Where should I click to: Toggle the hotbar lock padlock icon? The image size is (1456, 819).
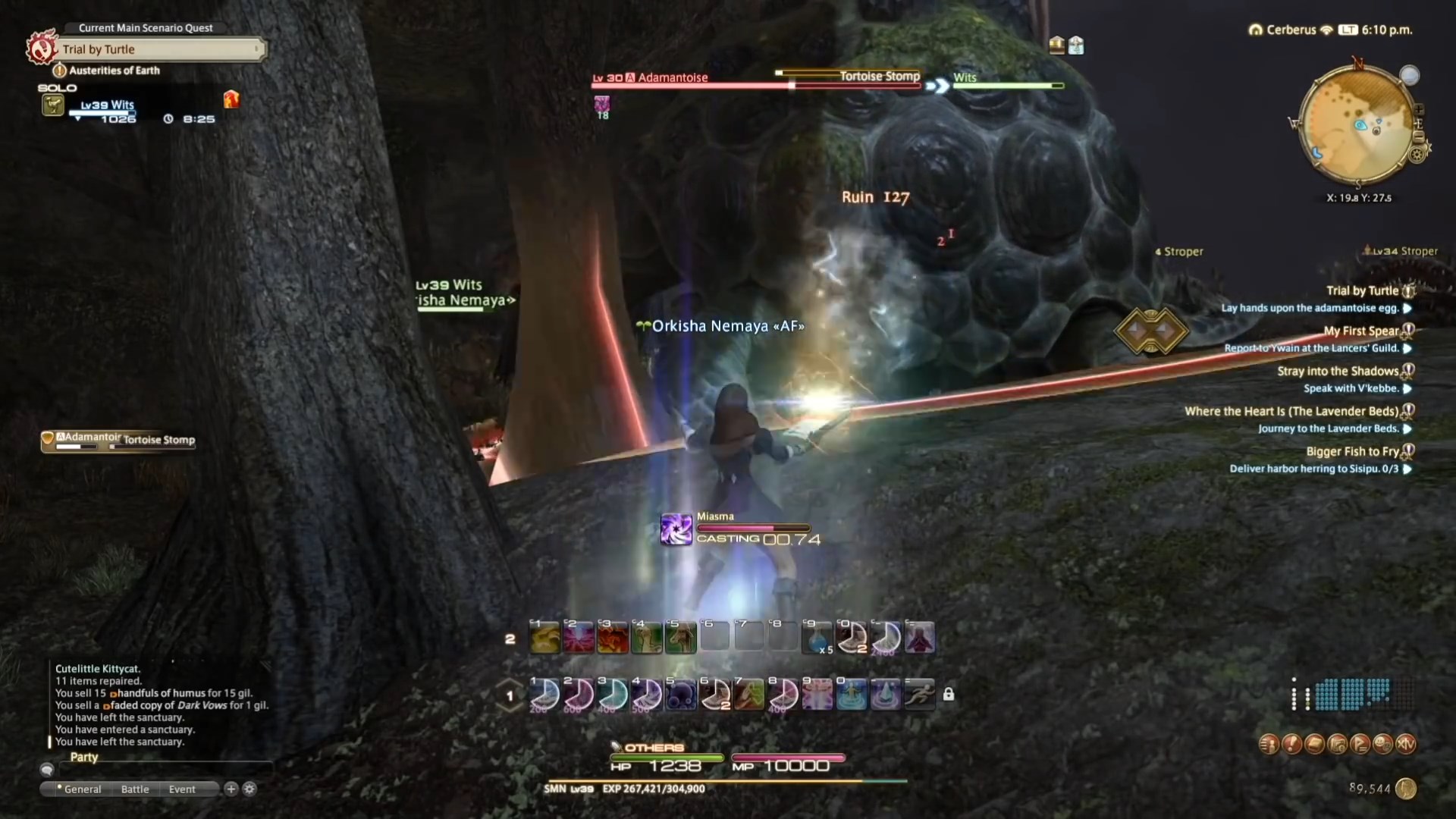coord(949,694)
